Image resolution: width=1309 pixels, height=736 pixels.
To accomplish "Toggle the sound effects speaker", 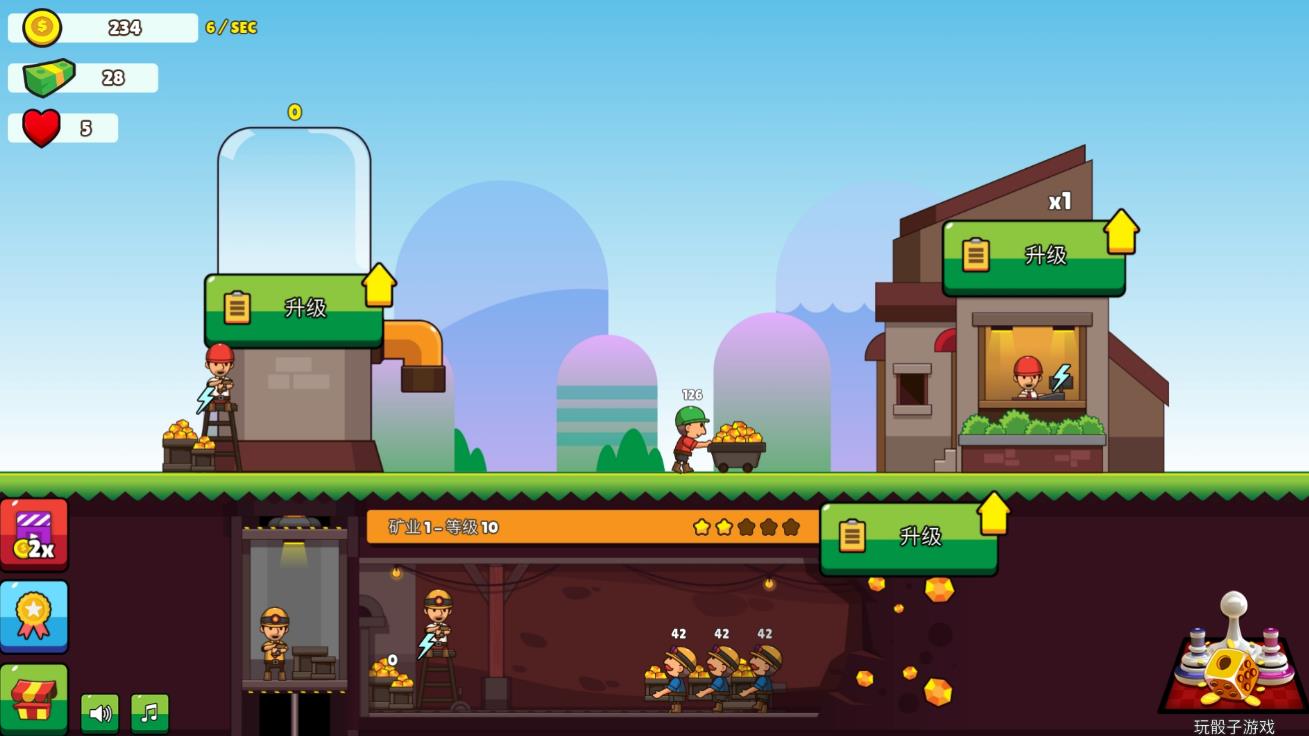I will pyautogui.click(x=100, y=713).
